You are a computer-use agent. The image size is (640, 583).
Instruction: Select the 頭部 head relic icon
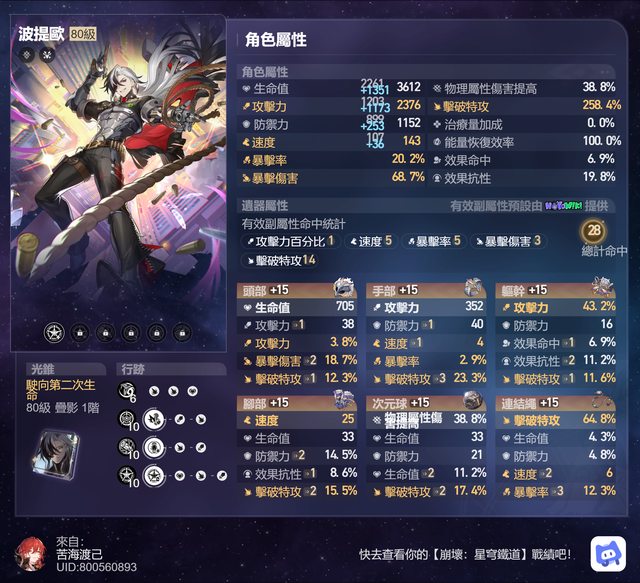(x=342, y=289)
